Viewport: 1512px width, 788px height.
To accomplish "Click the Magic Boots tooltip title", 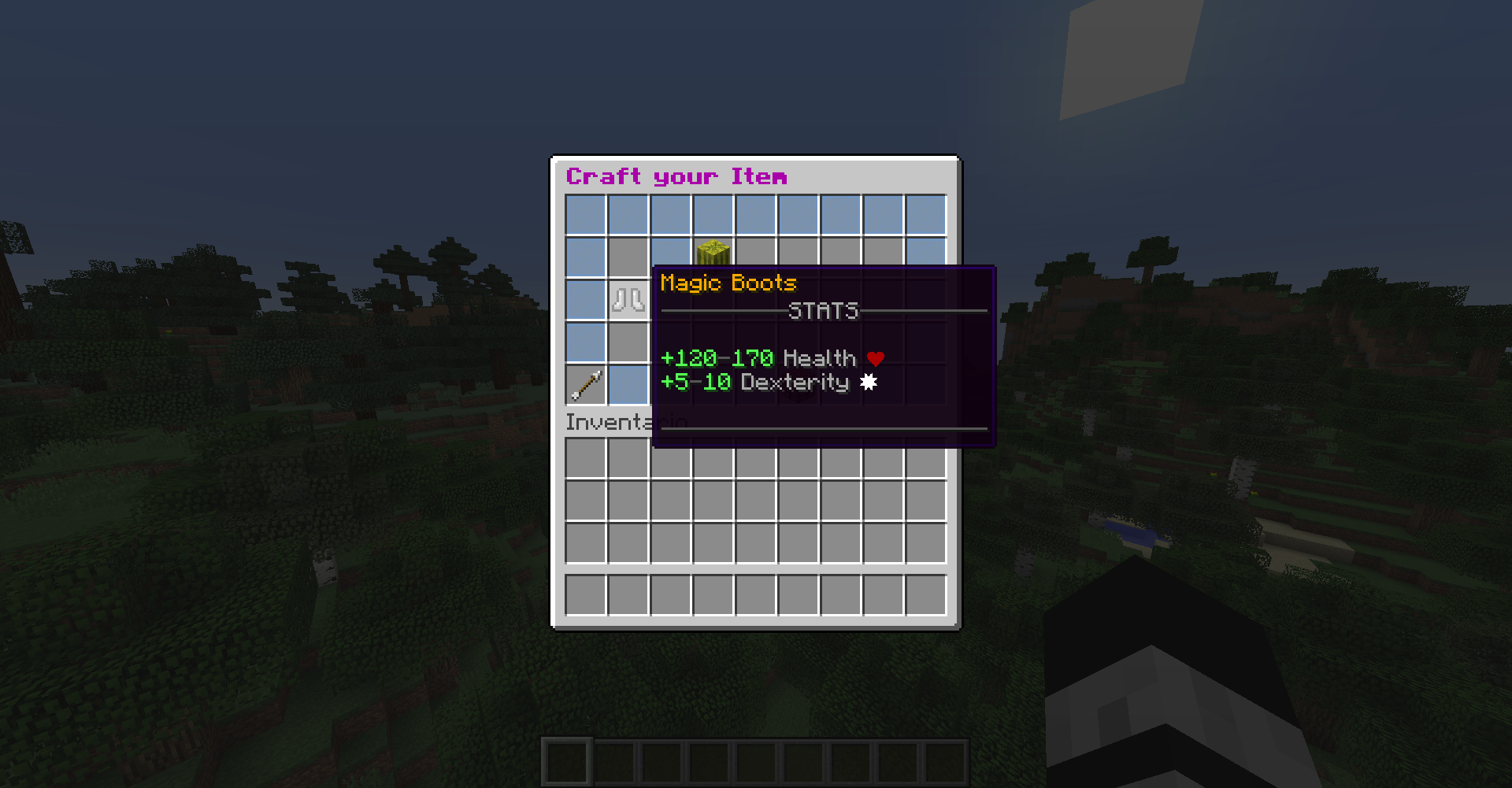I will tap(728, 283).
